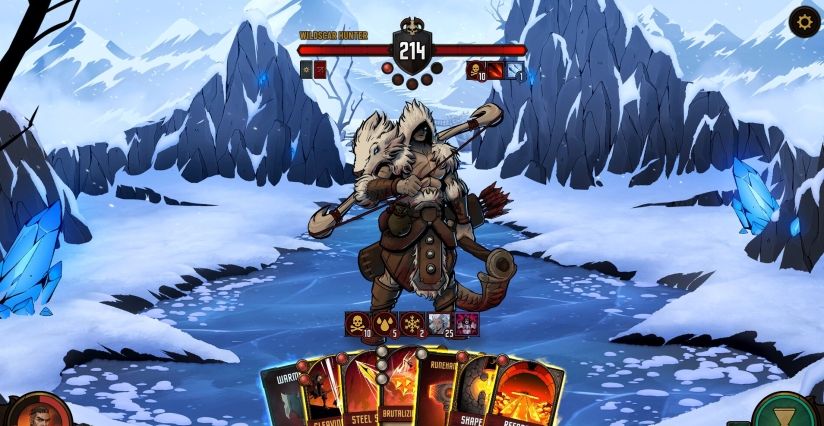
Task: Inspect the skull debuff beside the health bar
Action: [x=475, y=71]
